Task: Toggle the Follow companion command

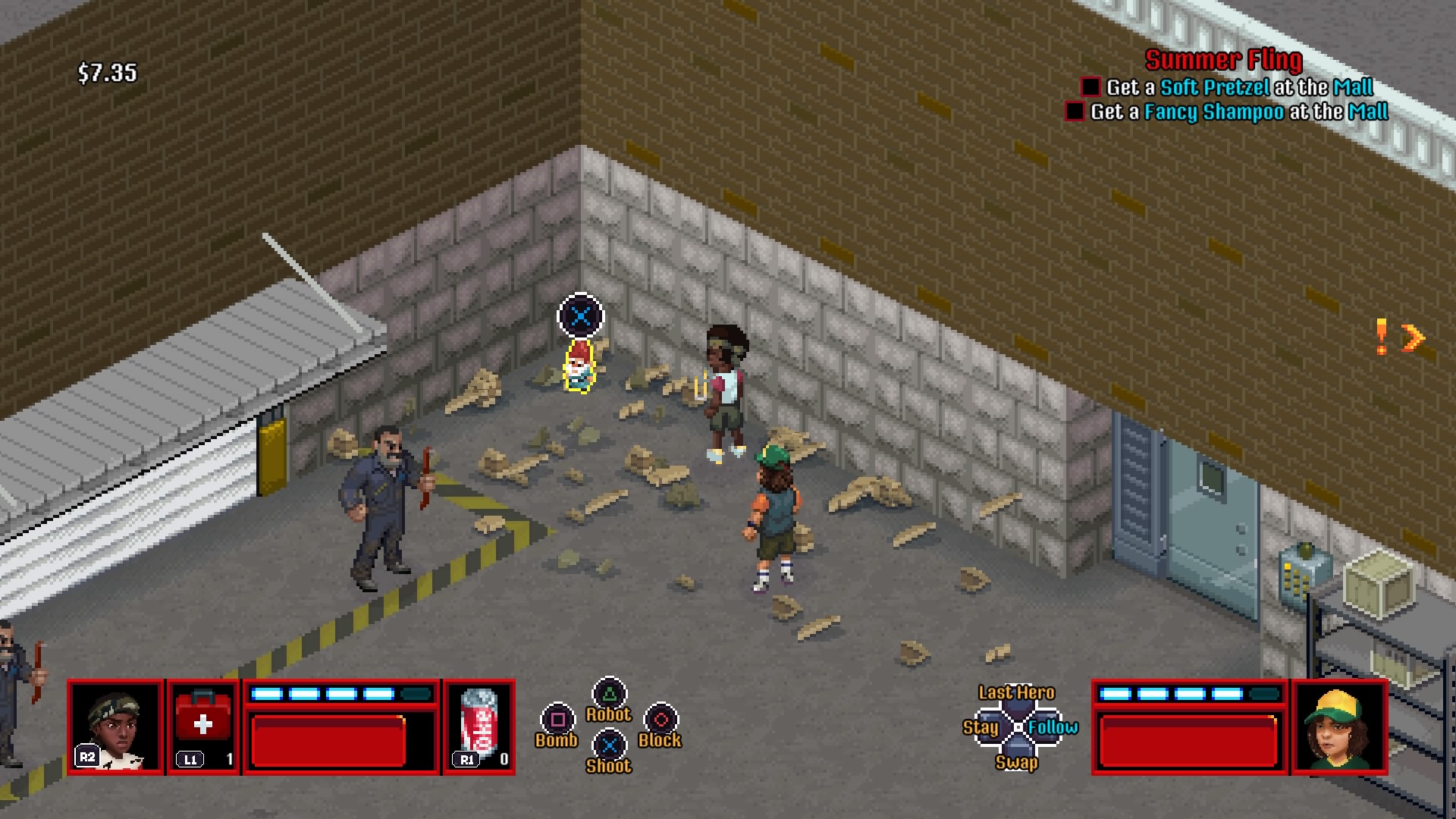Action: tap(1054, 727)
